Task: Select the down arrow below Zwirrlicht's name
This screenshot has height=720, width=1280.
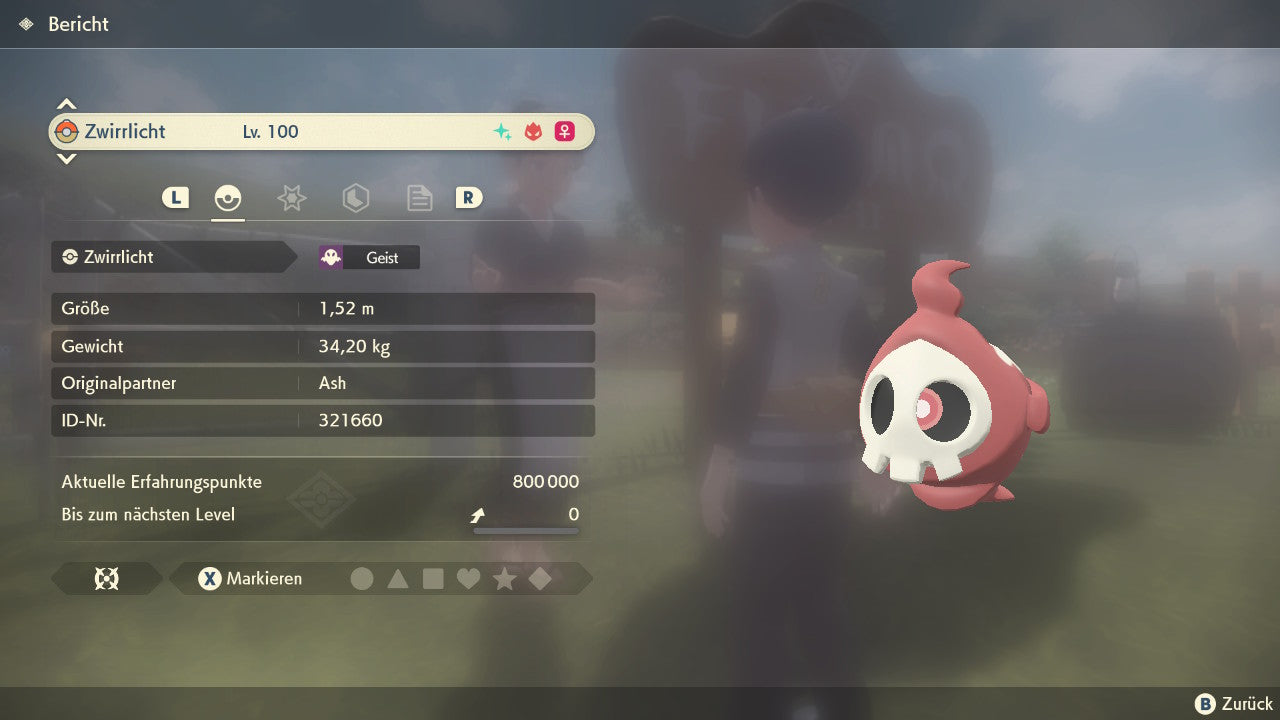Action: (66, 158)
